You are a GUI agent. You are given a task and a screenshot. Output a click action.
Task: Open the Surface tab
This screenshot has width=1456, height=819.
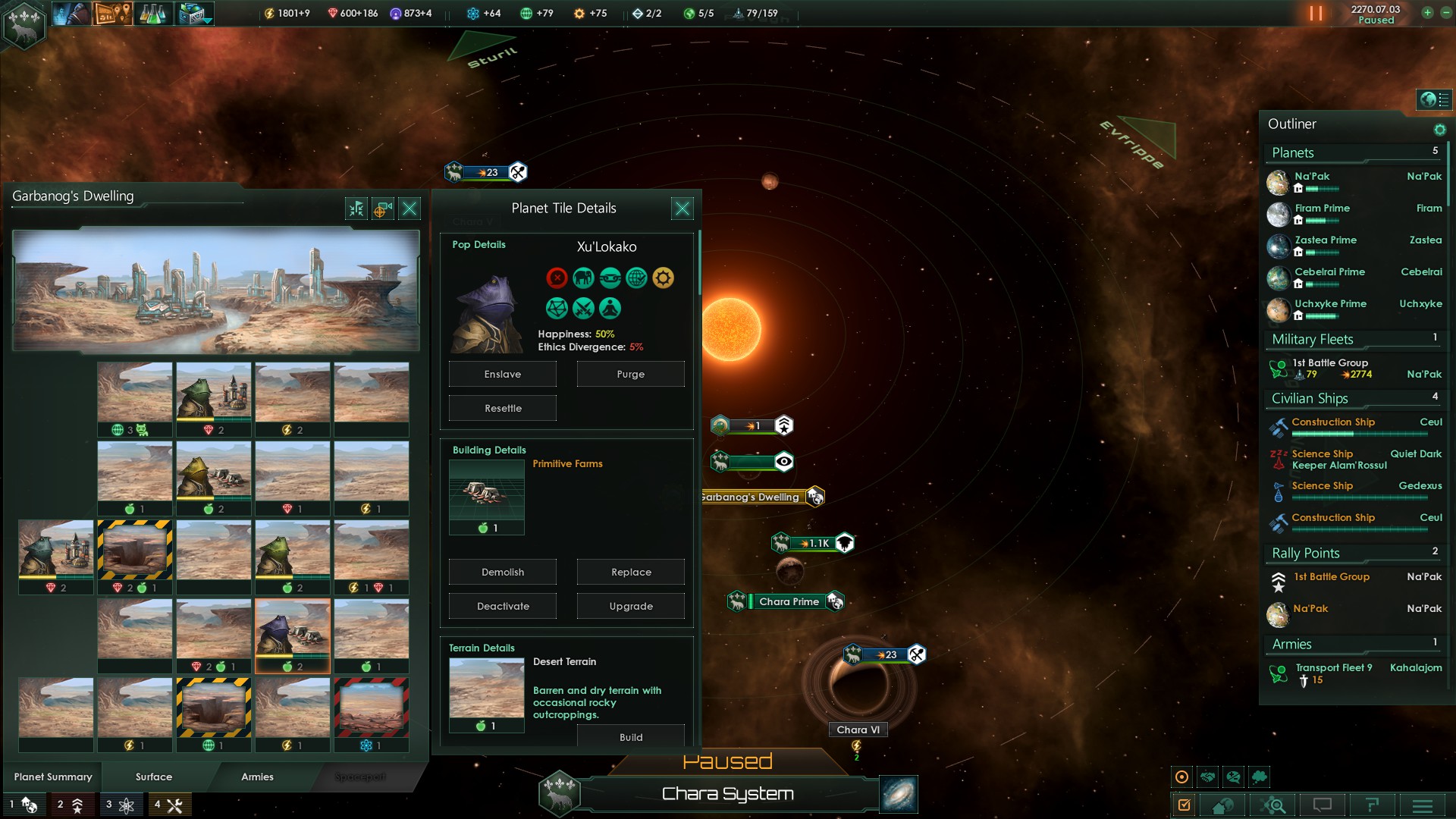(x=154, y=777)
